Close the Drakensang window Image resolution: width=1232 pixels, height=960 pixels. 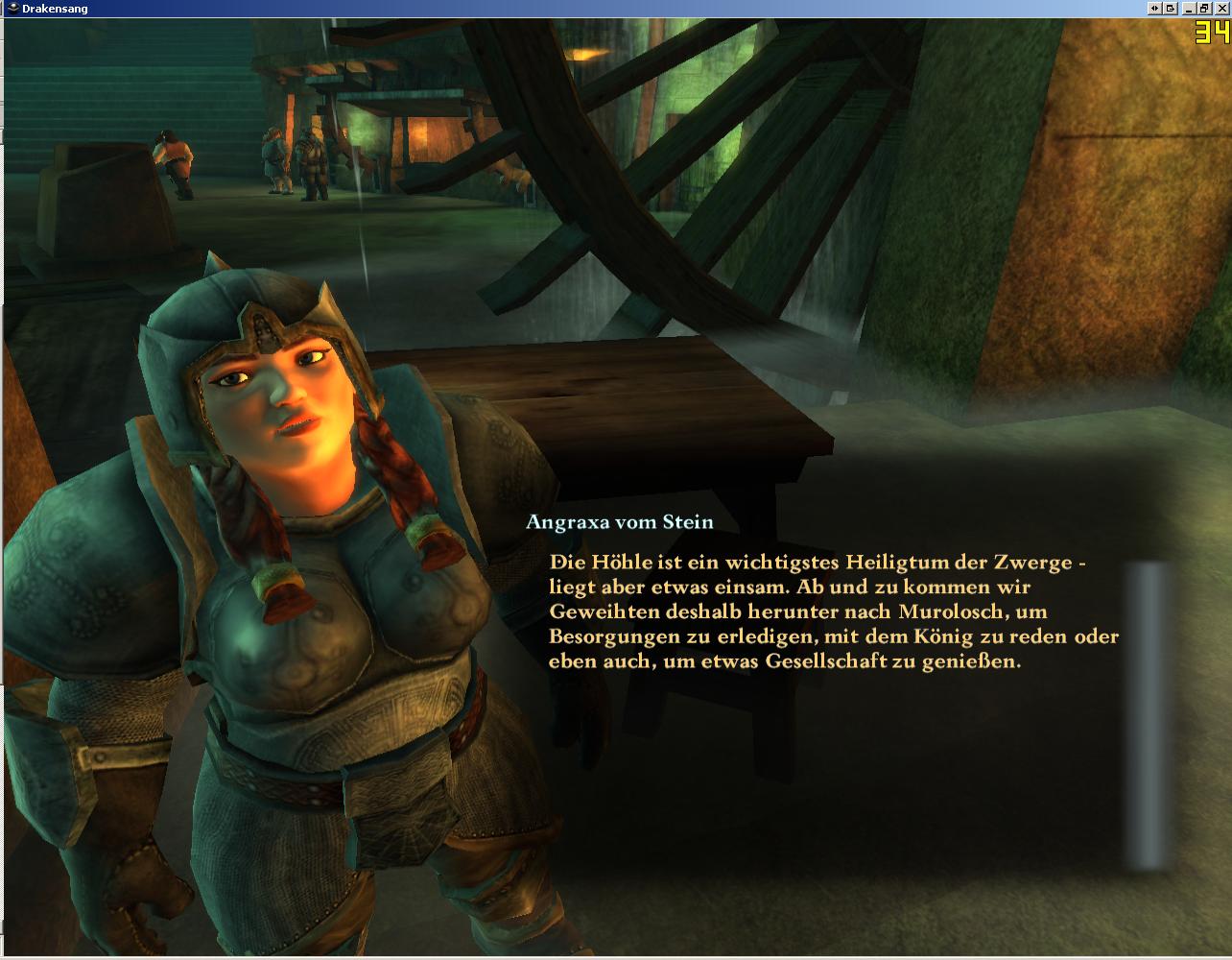[x=1221, y=8]
